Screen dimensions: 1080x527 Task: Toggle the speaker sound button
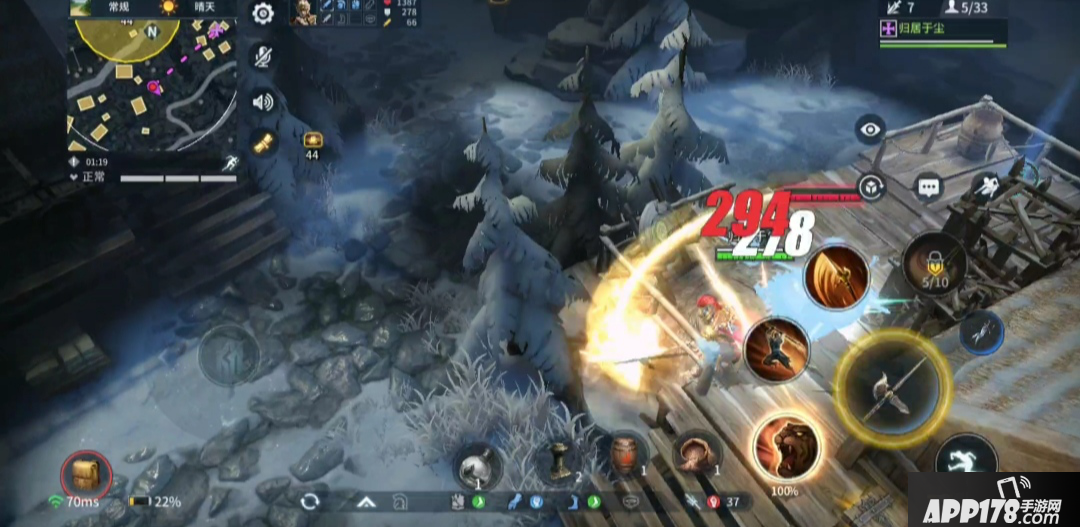263,101
